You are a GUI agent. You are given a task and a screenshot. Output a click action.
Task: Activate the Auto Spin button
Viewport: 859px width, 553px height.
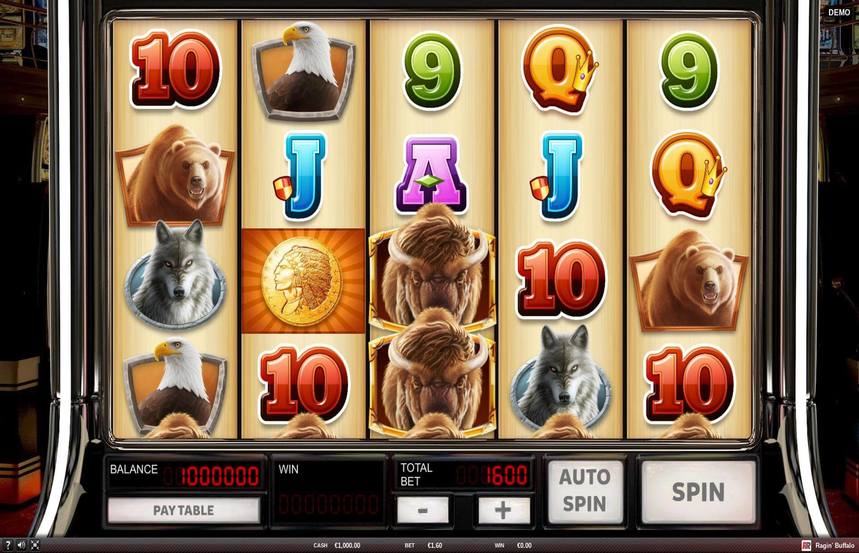point(584,492)
